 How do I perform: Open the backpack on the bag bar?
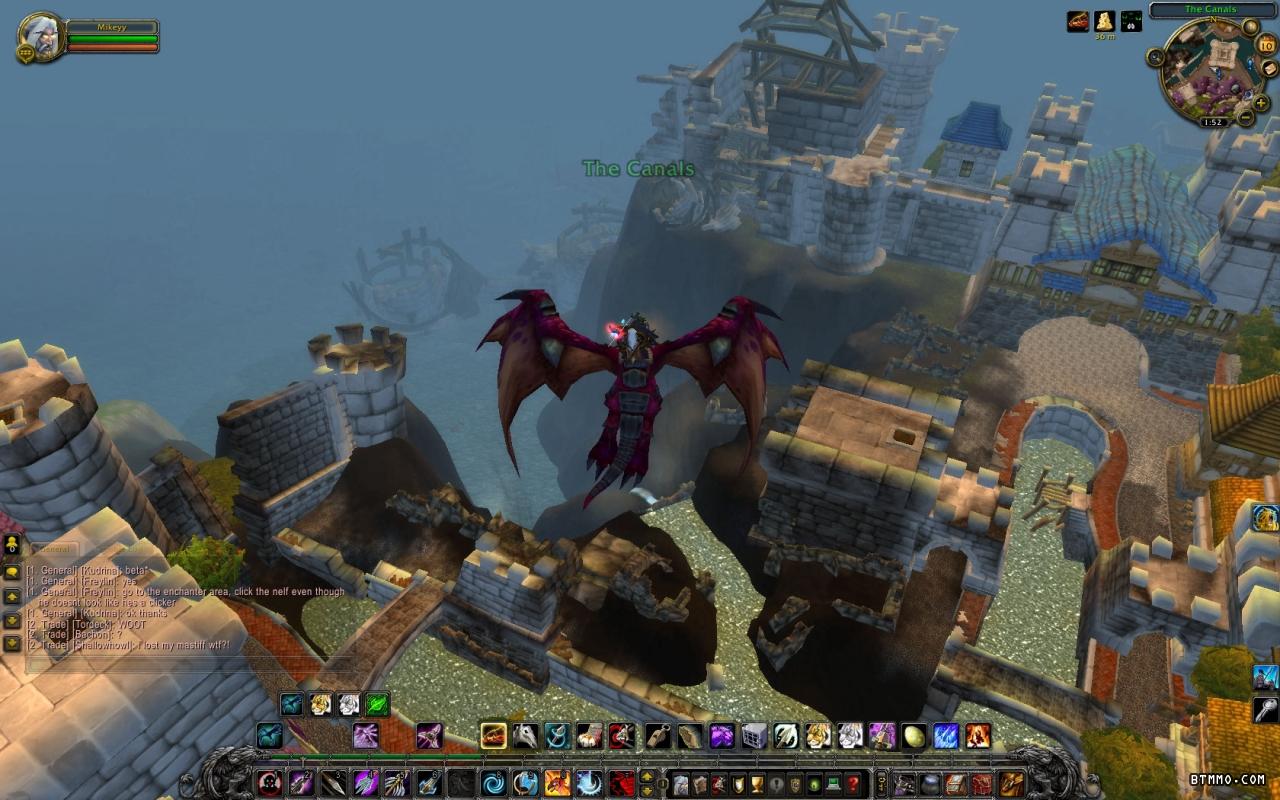[1012, 783]
